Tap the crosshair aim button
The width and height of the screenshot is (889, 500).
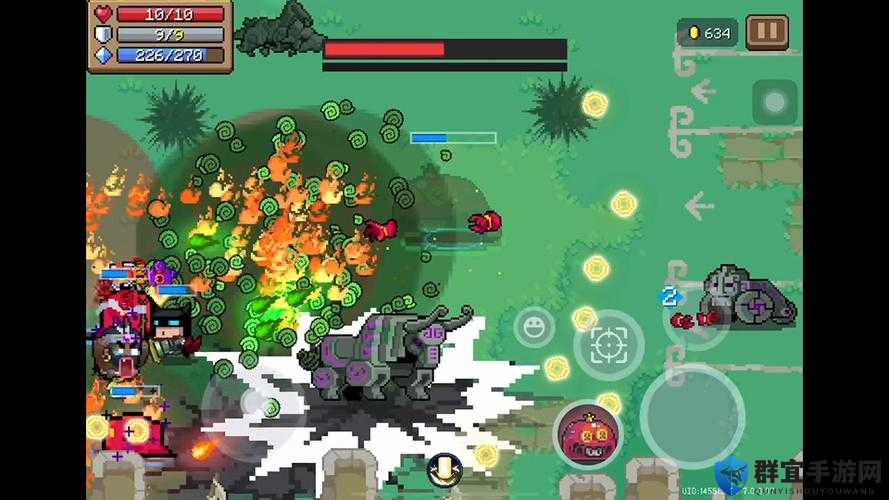607,345
